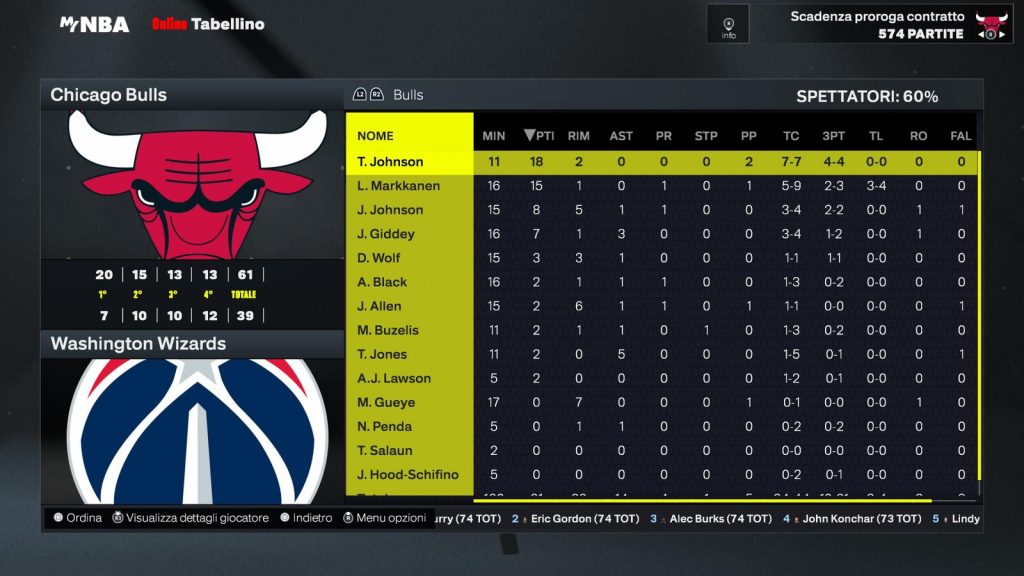
Task: Choose J. Allen in the list
Action: click(x=380, y=306)
